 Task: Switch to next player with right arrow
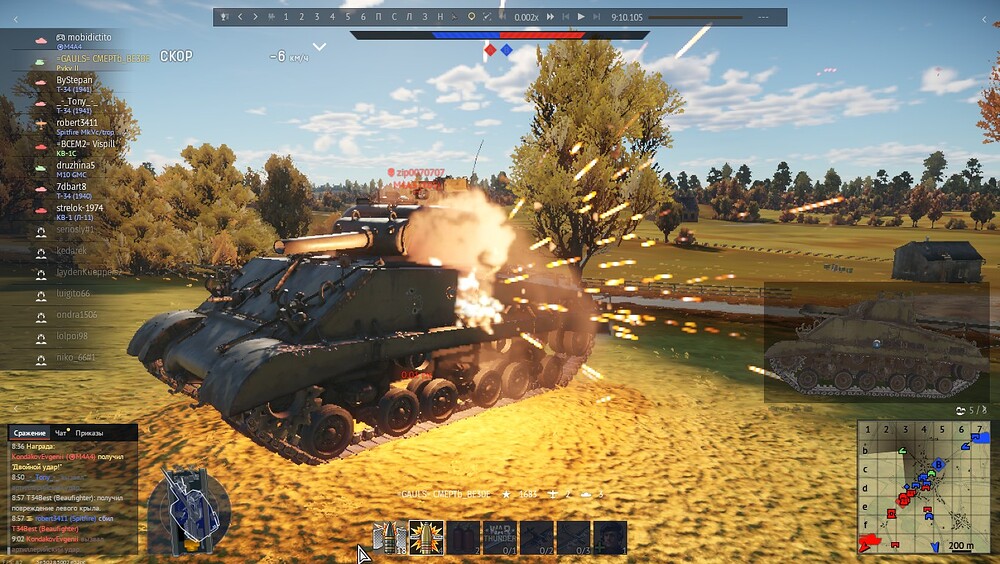point(255,17)
